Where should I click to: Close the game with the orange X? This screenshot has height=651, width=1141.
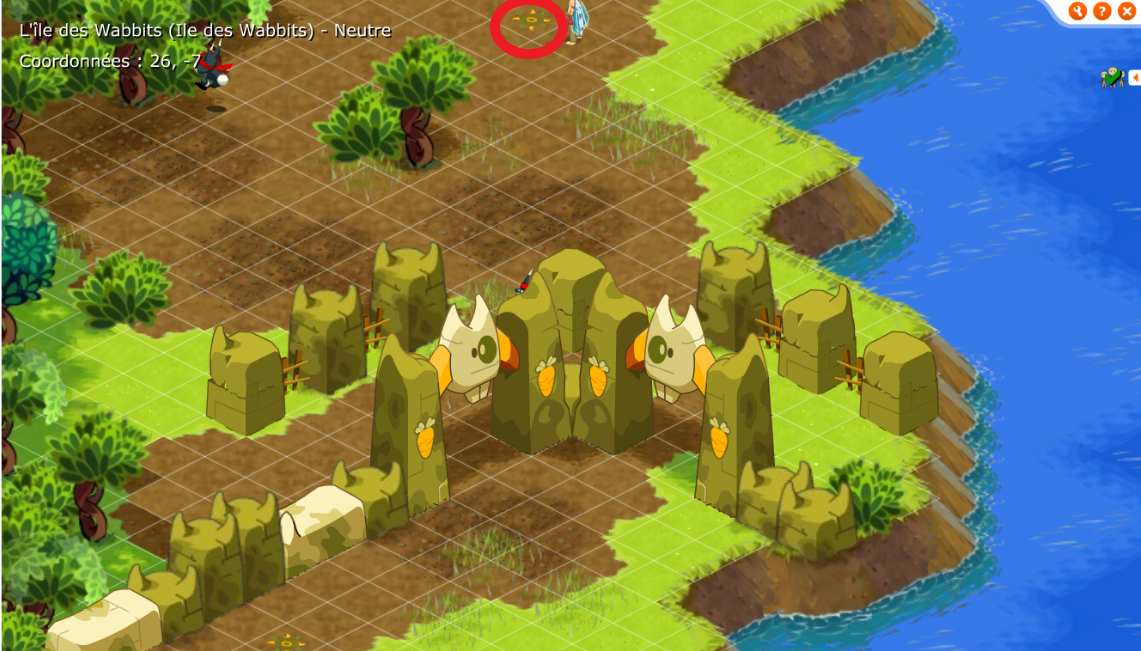coord(1127,11)
